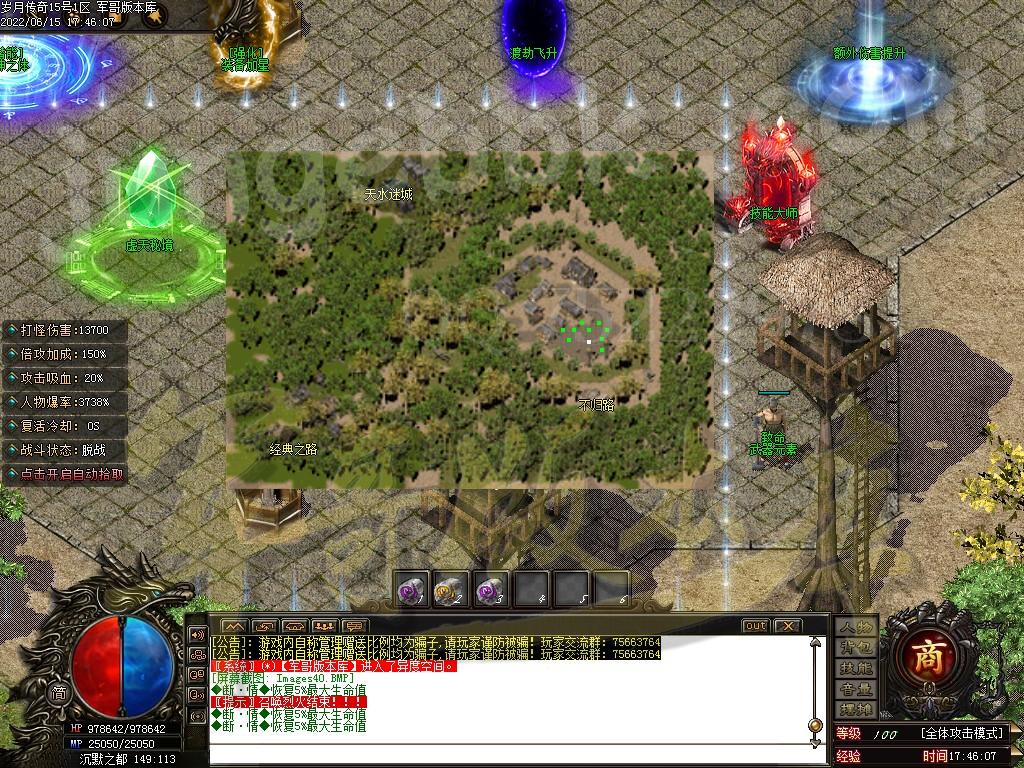Use the golden scroll in hotbar slot 2
Viewport: 1024px width, 768px height.
tap(451, 589)
